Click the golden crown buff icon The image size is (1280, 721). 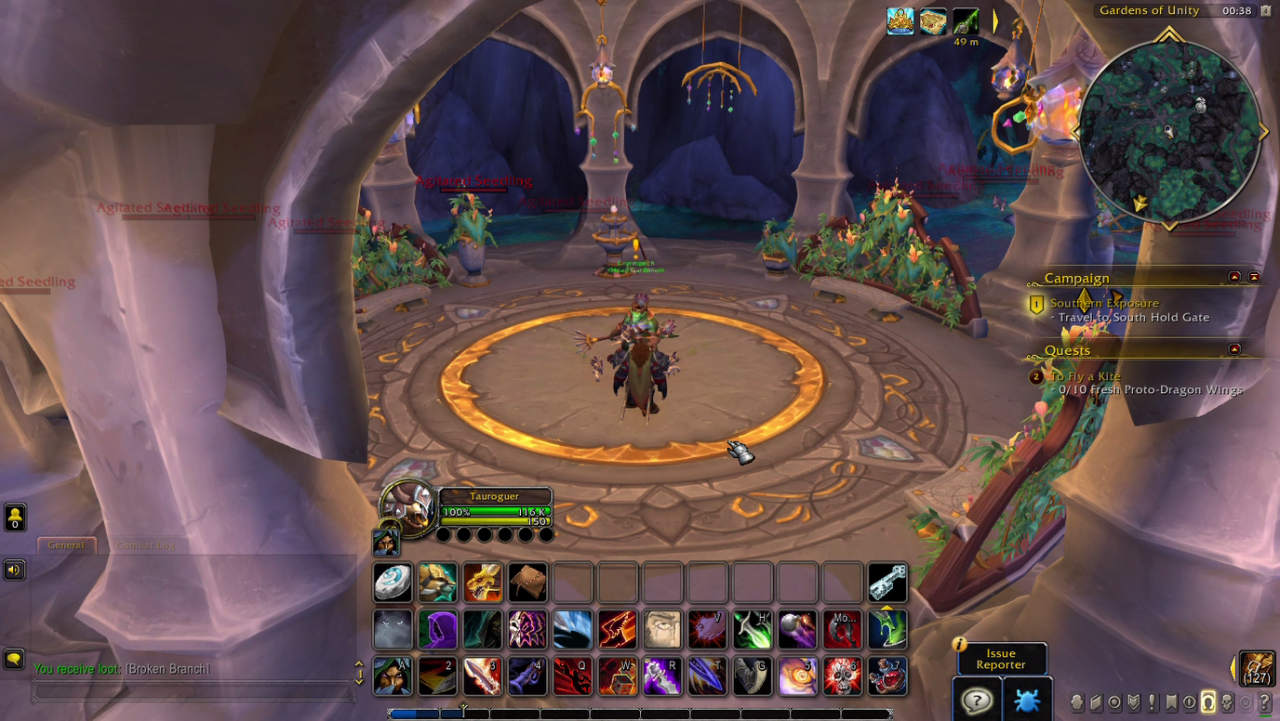(x=900, y=21)
